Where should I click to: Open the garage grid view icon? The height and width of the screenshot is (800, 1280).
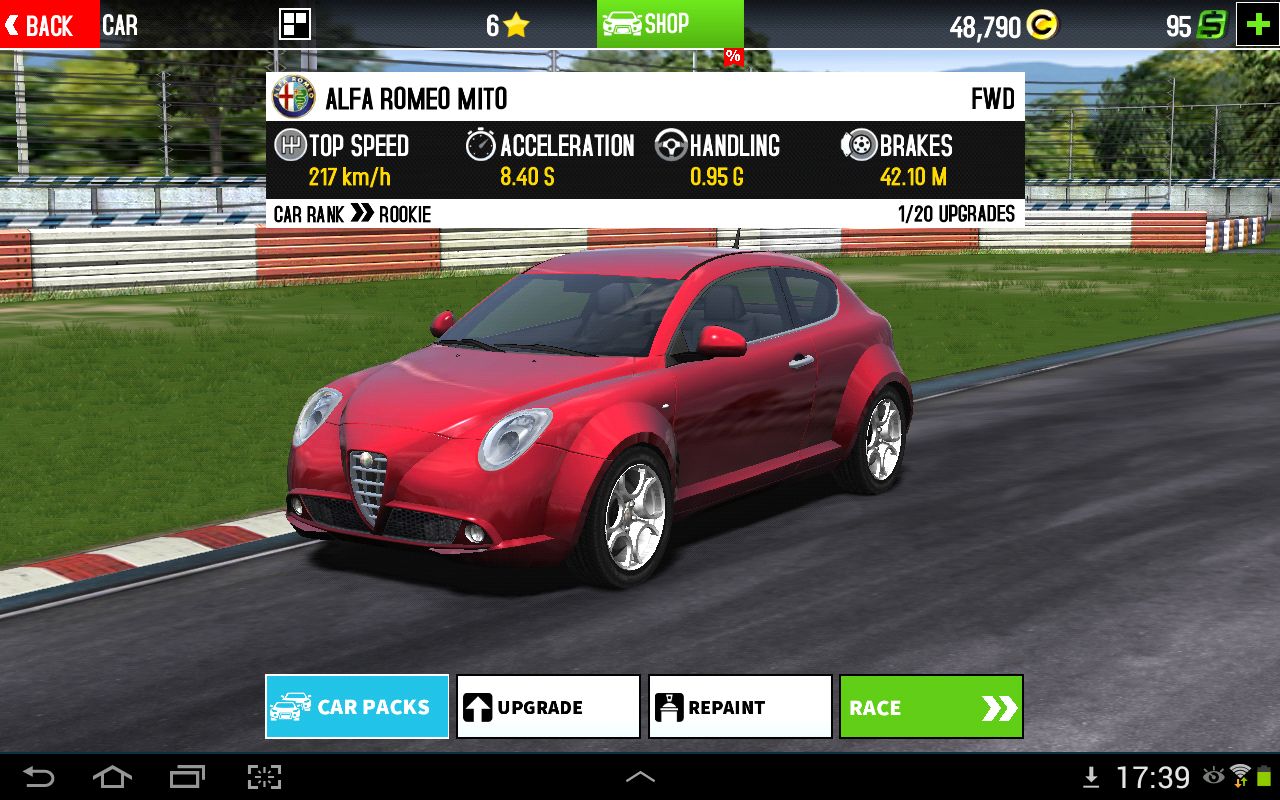coord(294,23)
